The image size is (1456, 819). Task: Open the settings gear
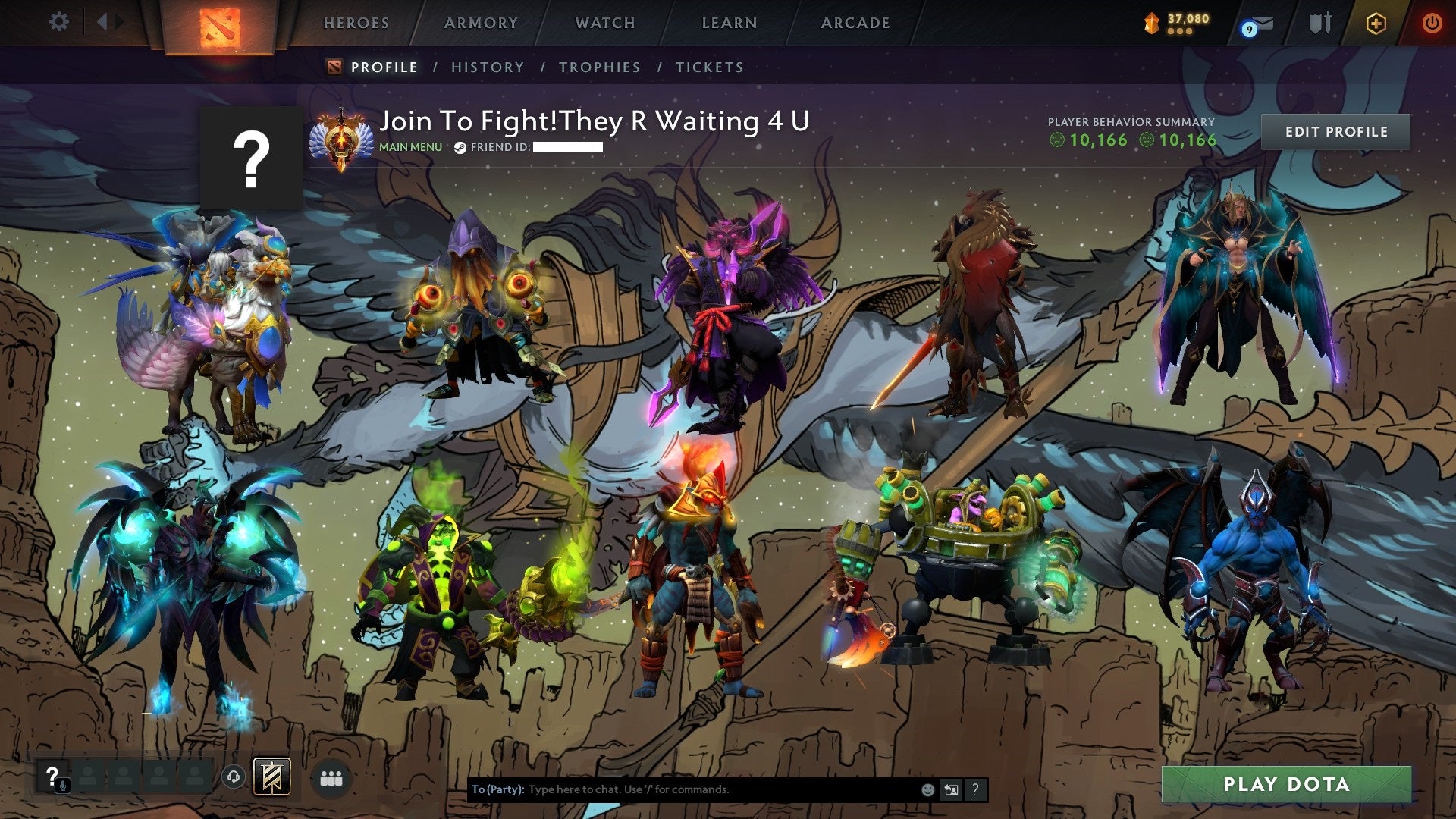(58, 22)
